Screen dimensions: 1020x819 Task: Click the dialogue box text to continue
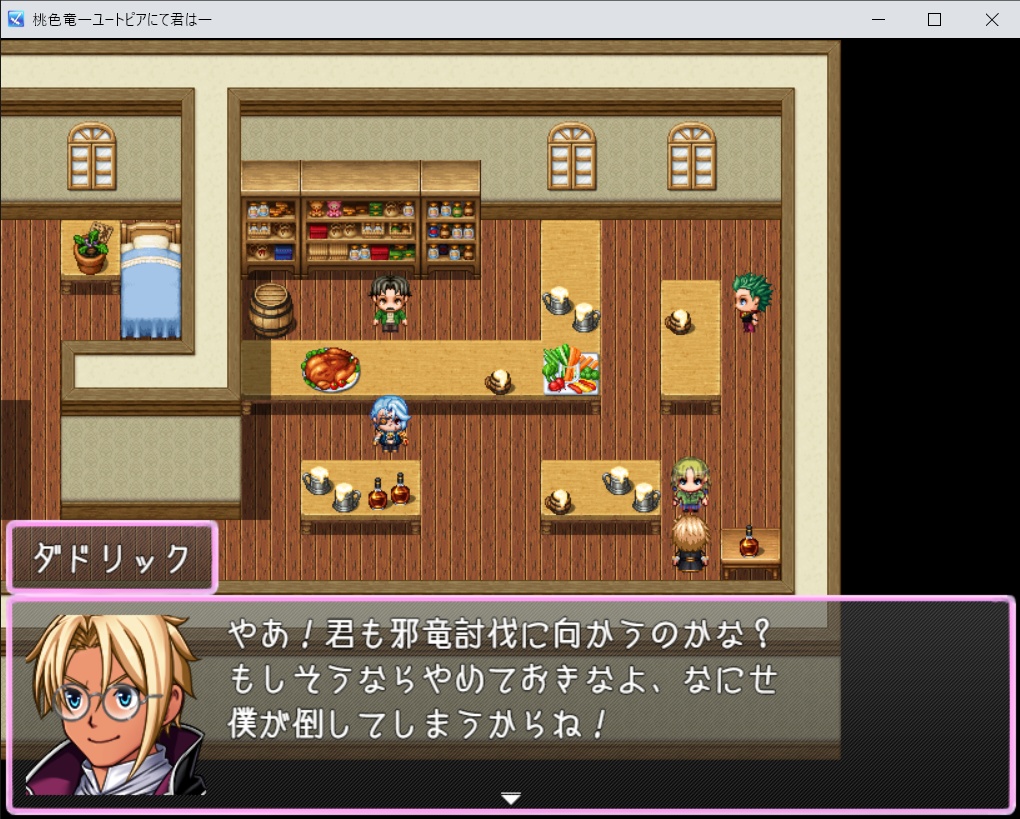pyautogui.click(x=500, y=680)
